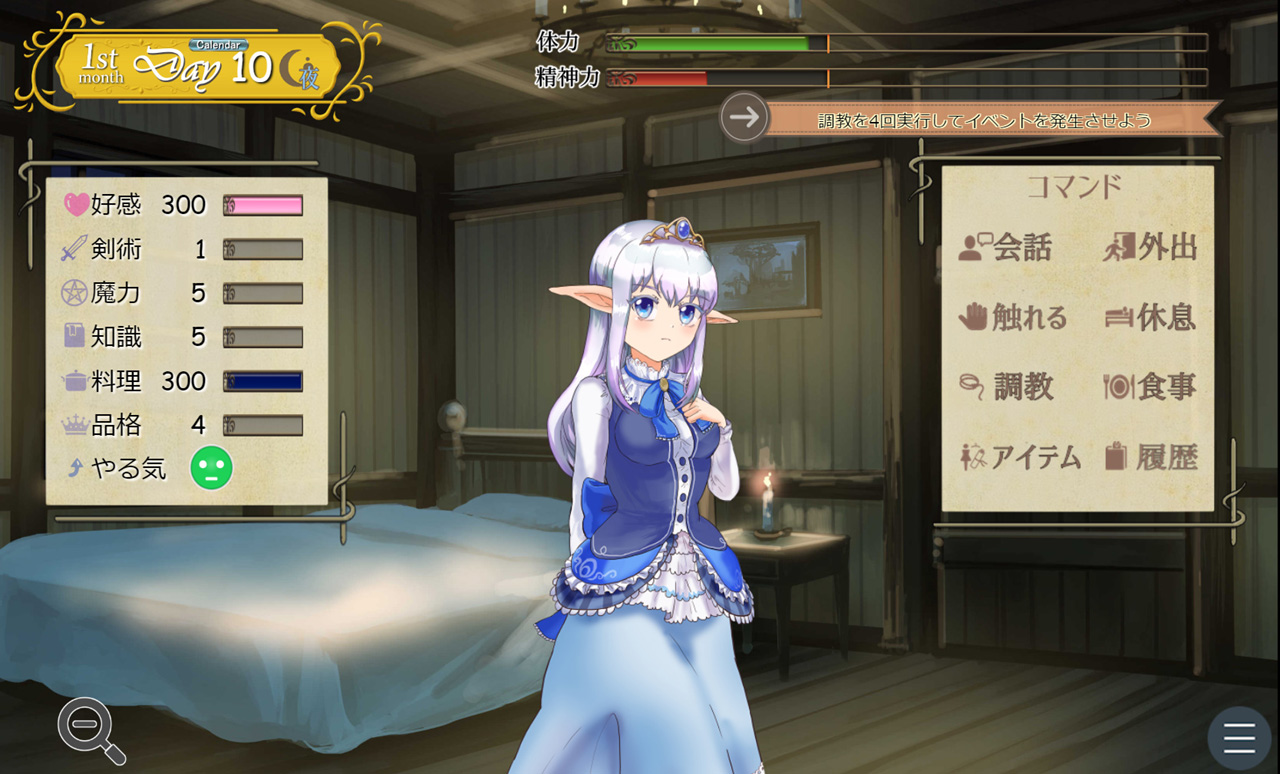
Task: Pick the 触れる (touch) command
Action: pyautogui.click(x=1012, y=317)
